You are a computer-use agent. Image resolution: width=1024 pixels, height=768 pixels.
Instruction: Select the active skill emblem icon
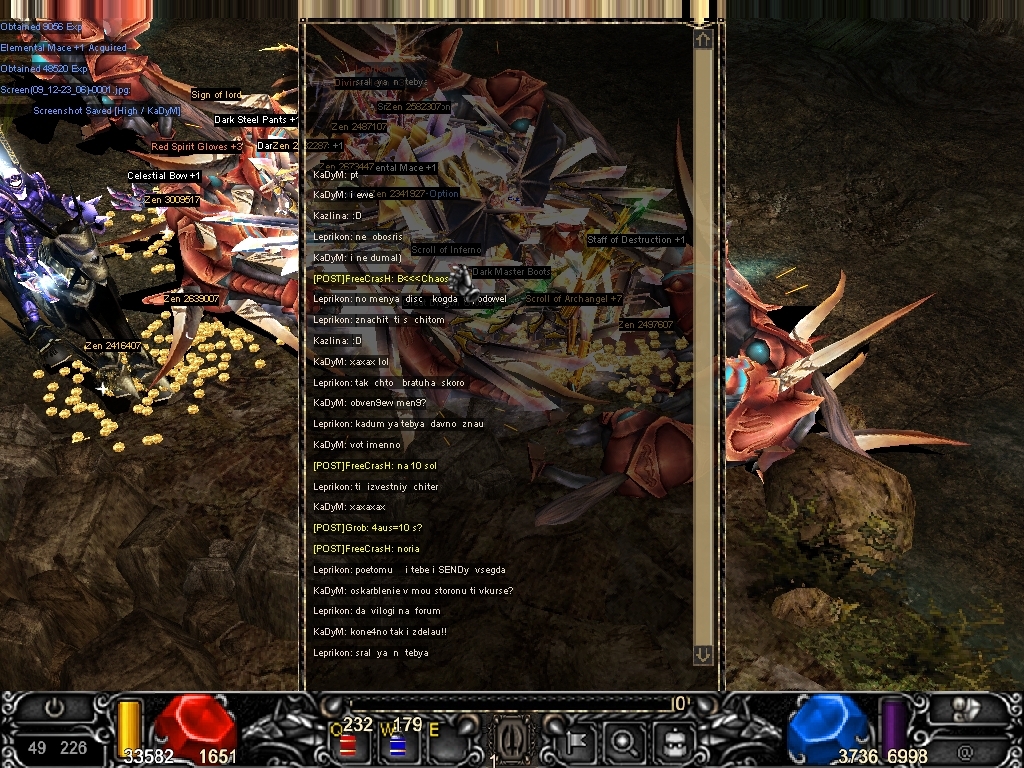(511, 742)
